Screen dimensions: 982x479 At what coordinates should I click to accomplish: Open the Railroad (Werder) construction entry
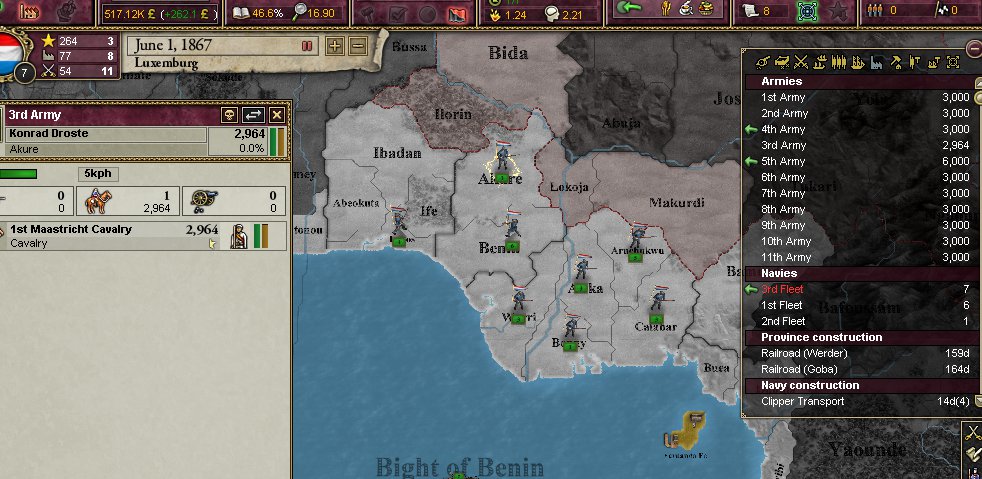click(804, 353)
